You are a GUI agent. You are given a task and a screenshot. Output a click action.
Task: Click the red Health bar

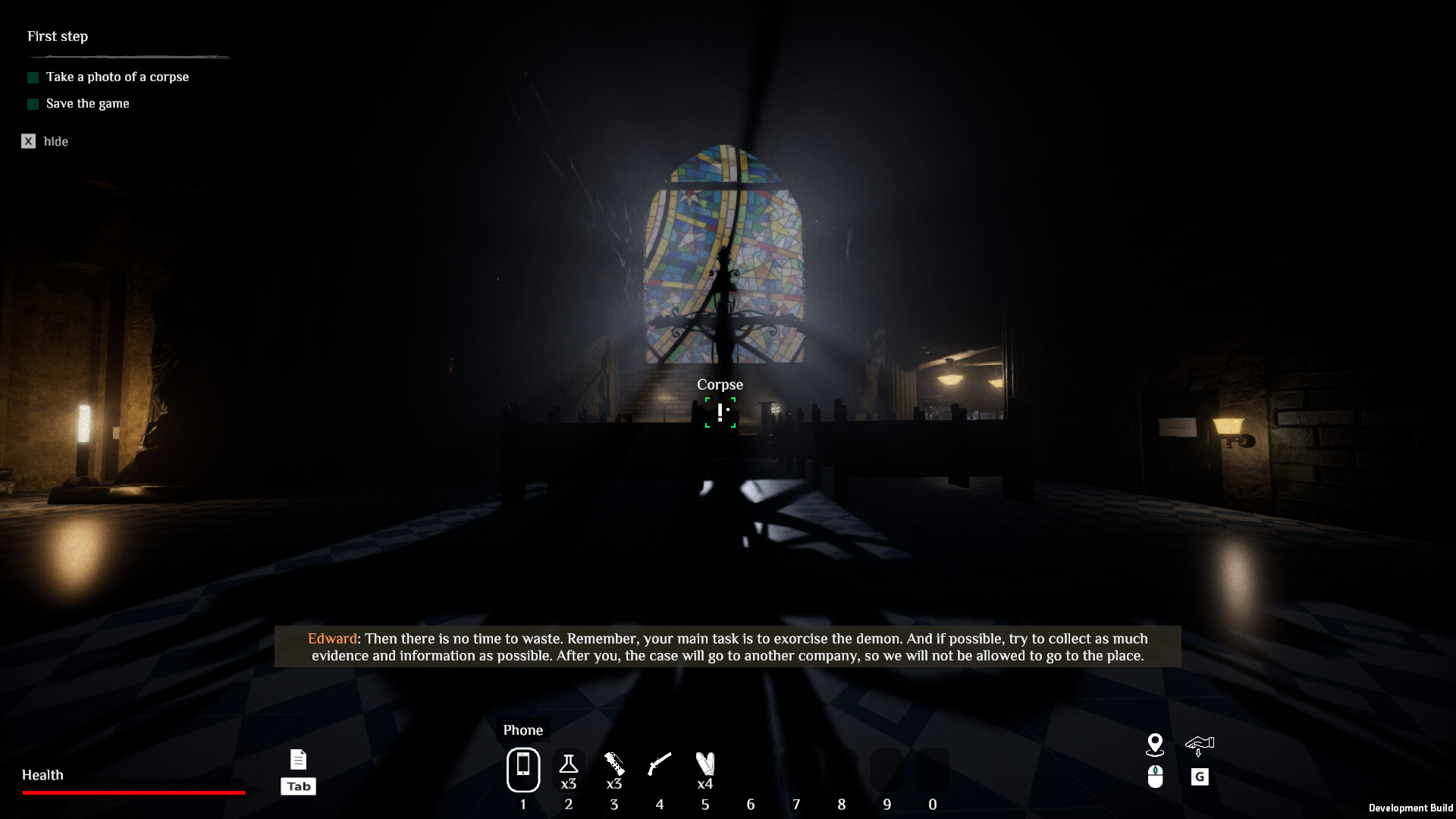click(x=133, y=792)
